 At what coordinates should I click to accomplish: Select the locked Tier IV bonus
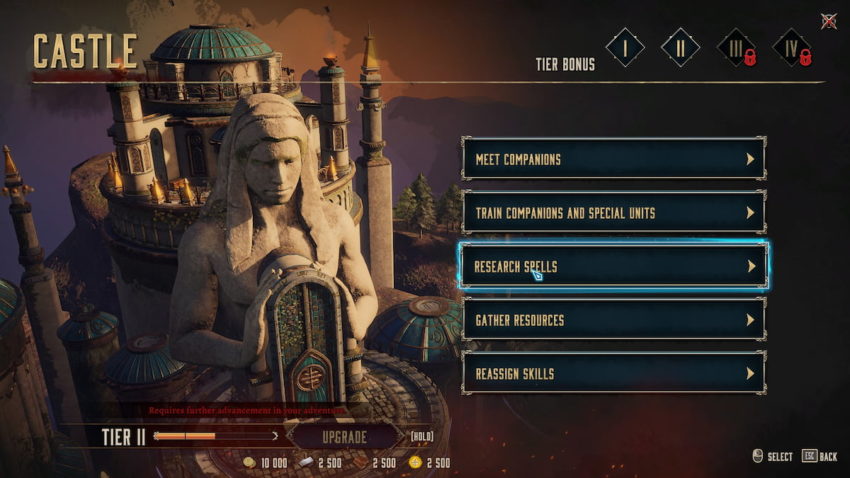pyautogui.click(x=791, y=48)
